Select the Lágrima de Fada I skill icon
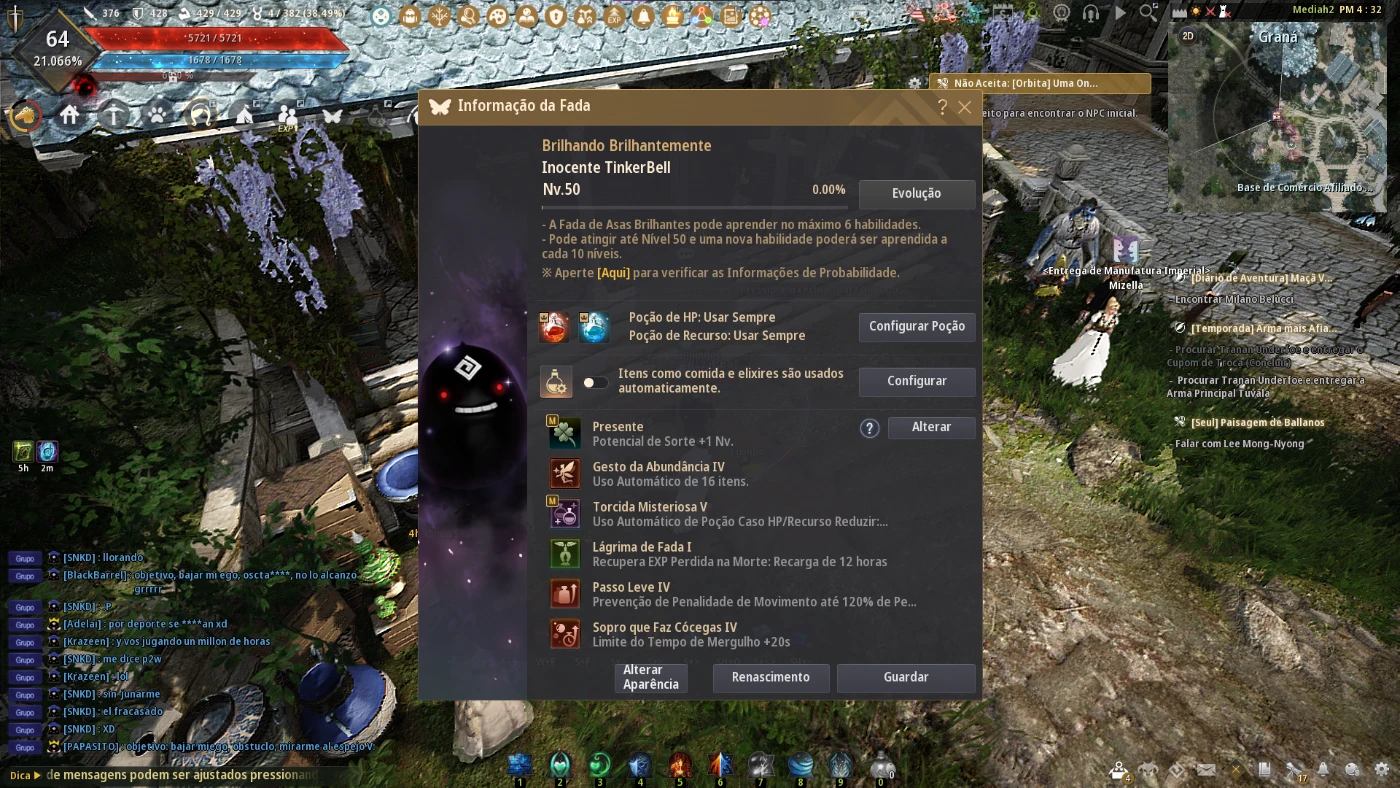Screen dimensions: 1400x788 tap(565, 553)
